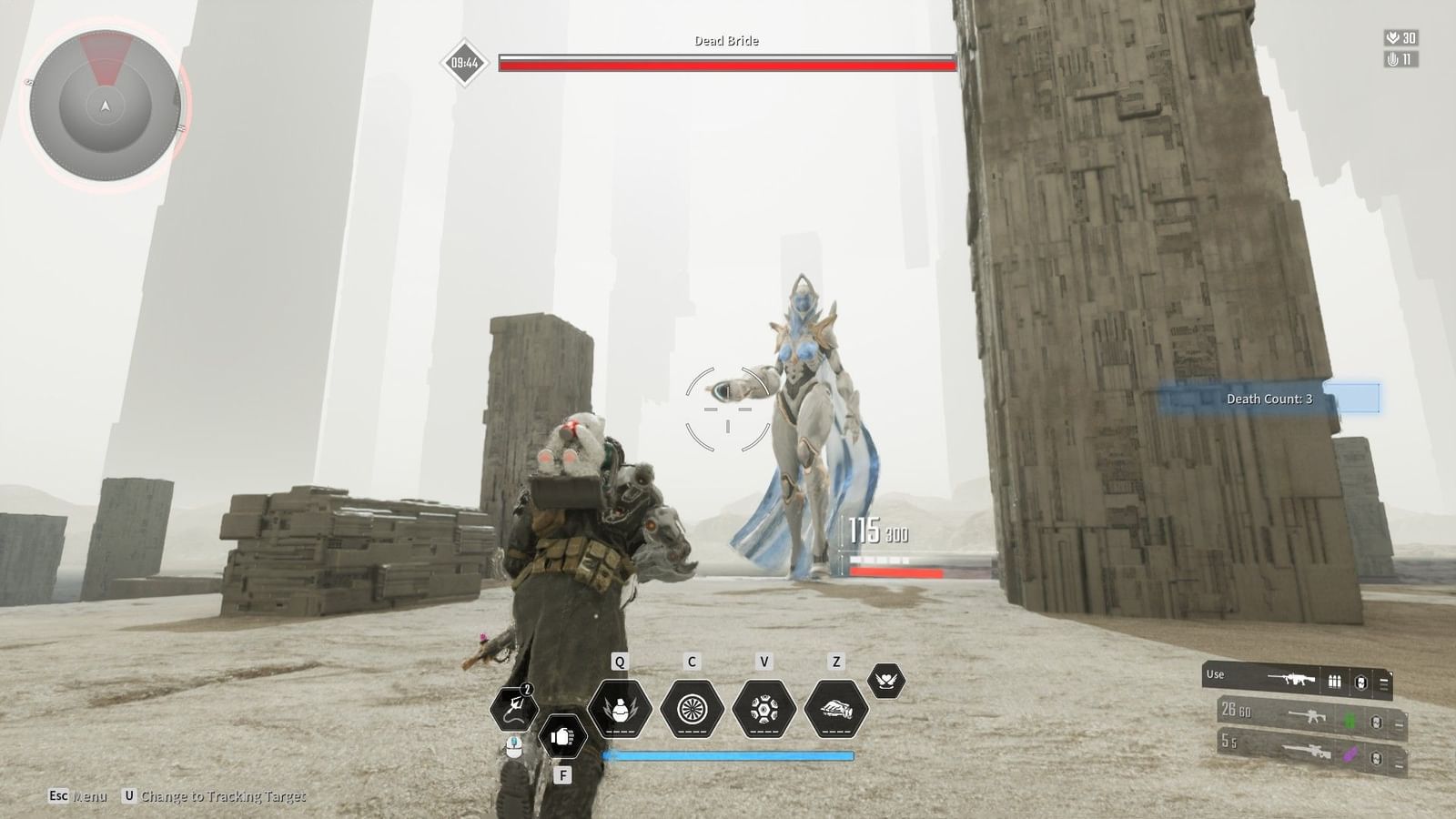Viewport: 1456px width, 819px height.
Task: Click the 09:44 mission timer badge
Action: 465,63
